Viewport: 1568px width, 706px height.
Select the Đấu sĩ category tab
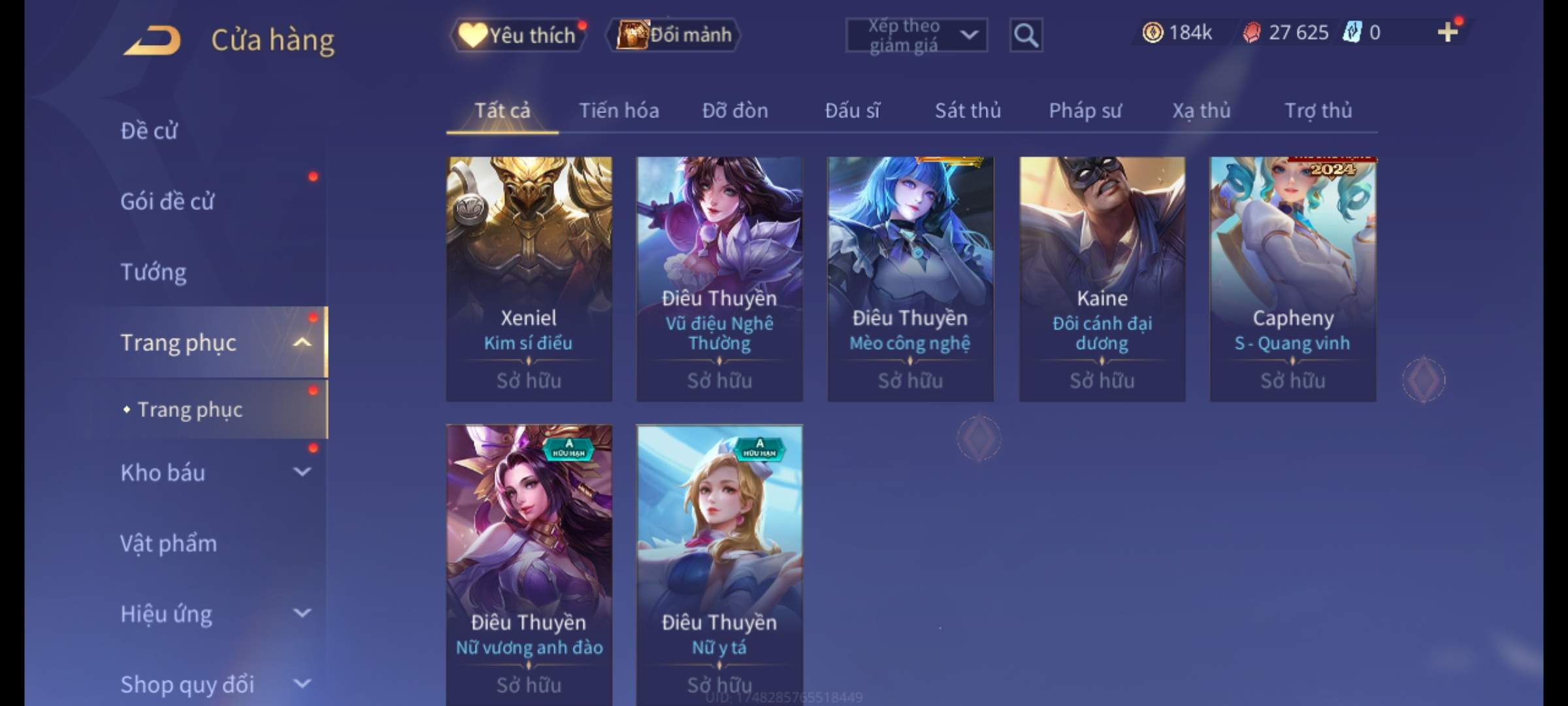(x=852, y=110)
